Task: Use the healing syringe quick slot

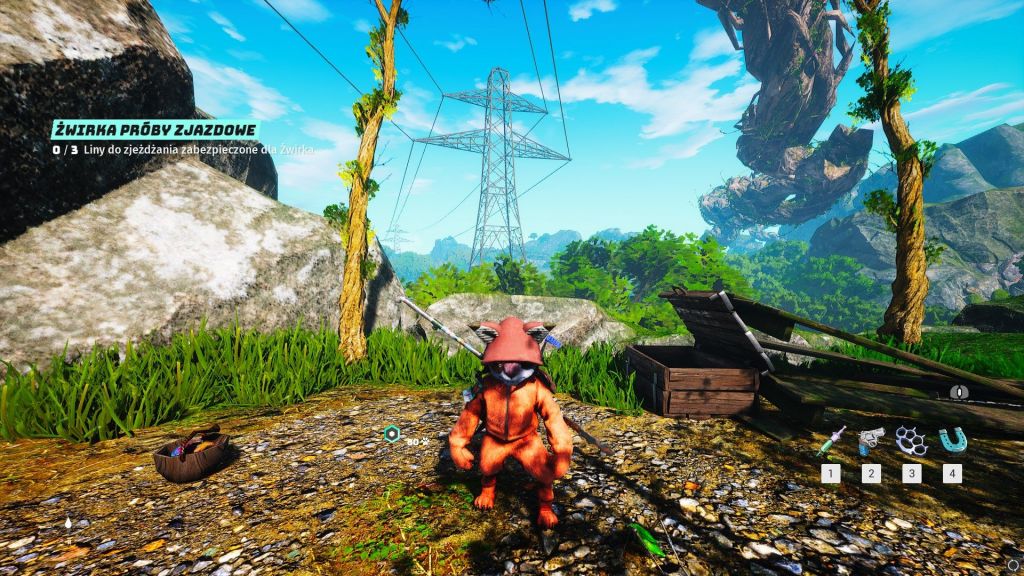Action: coord(832,441)
